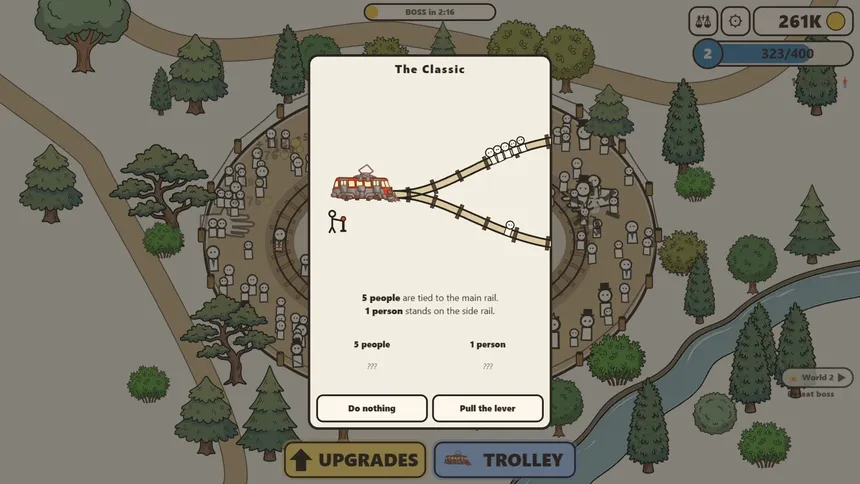Choose the Do nothing option
Image resolution: width=860 pixels, height=484 pixels.
pos(372,408)
